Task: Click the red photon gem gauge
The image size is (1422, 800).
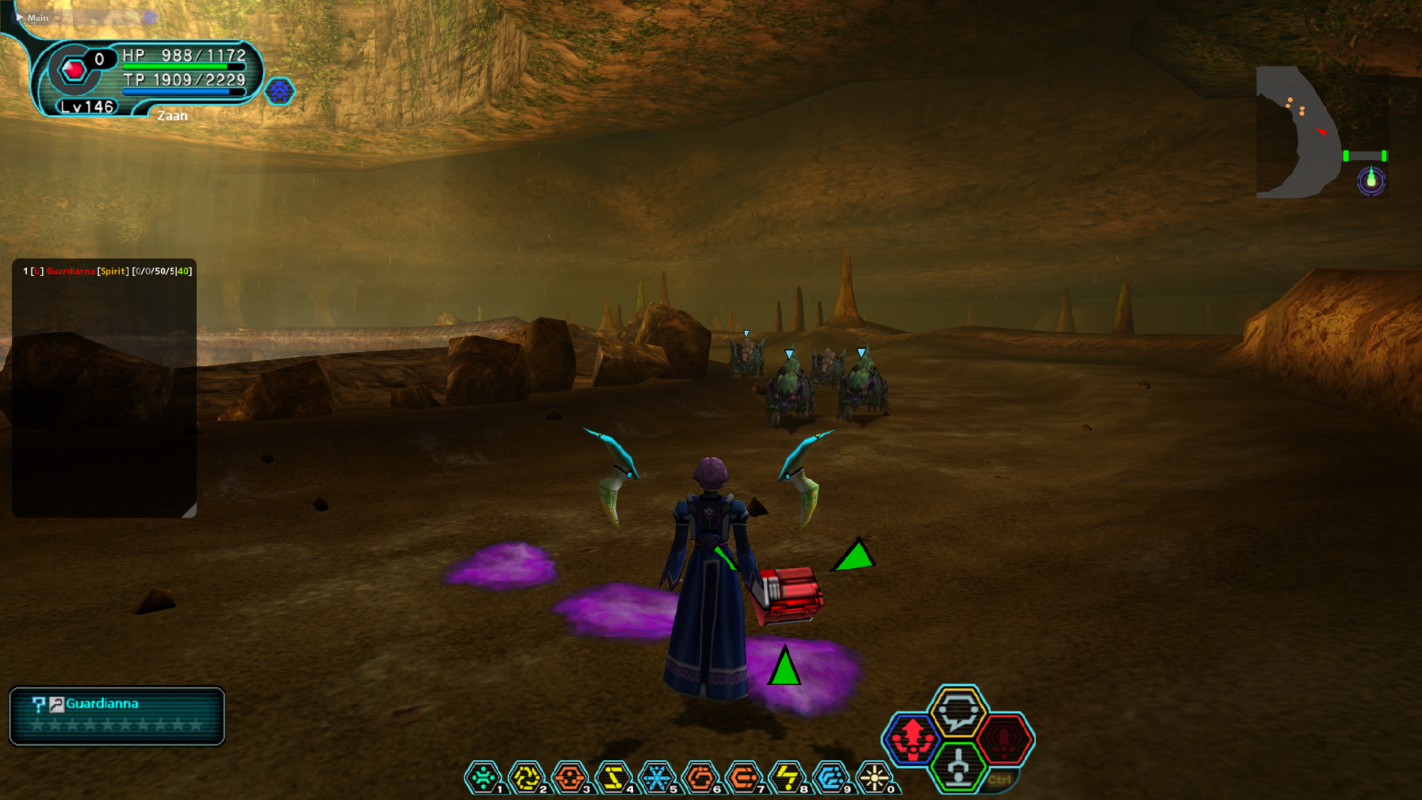Action: (x=73, y=69)
